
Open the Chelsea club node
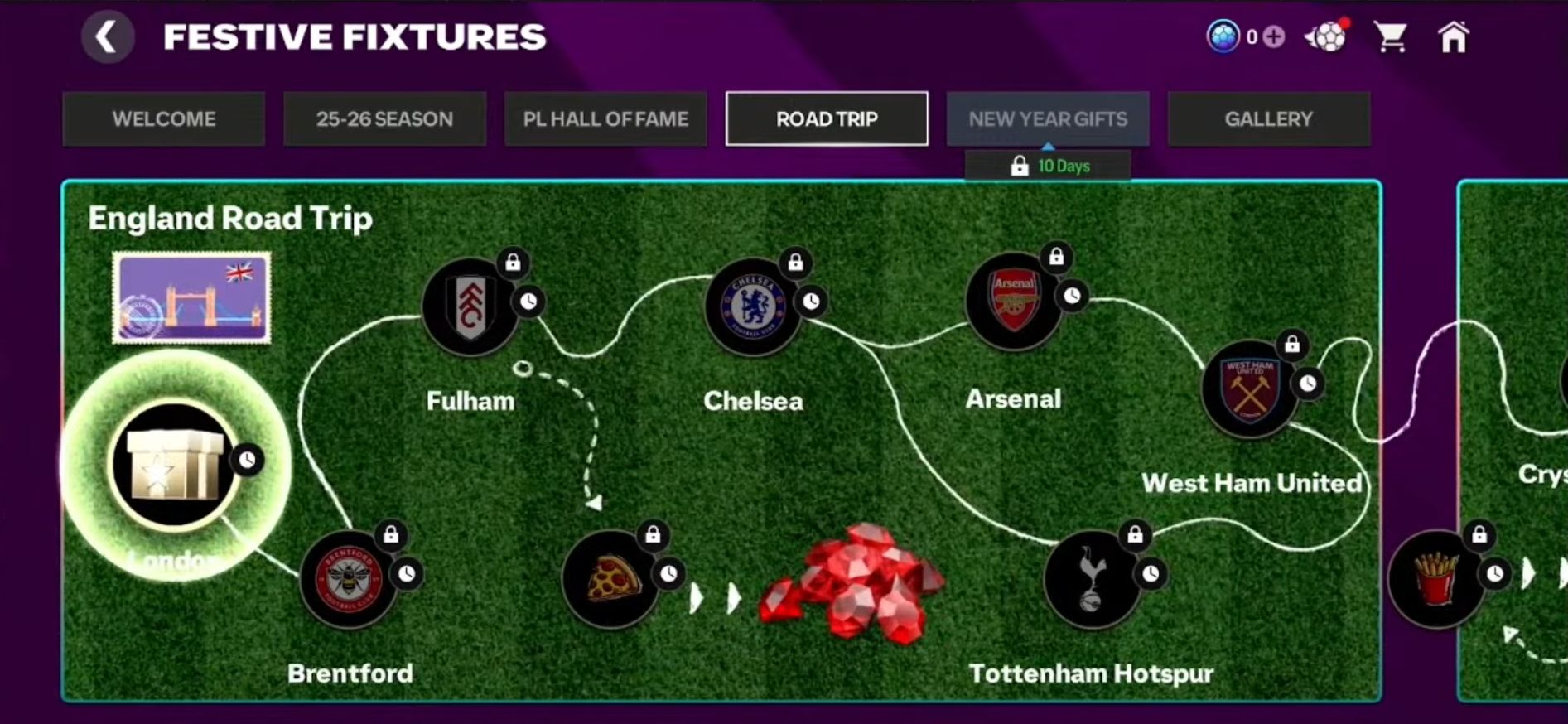pyautogui.click(x=752, y=307)
